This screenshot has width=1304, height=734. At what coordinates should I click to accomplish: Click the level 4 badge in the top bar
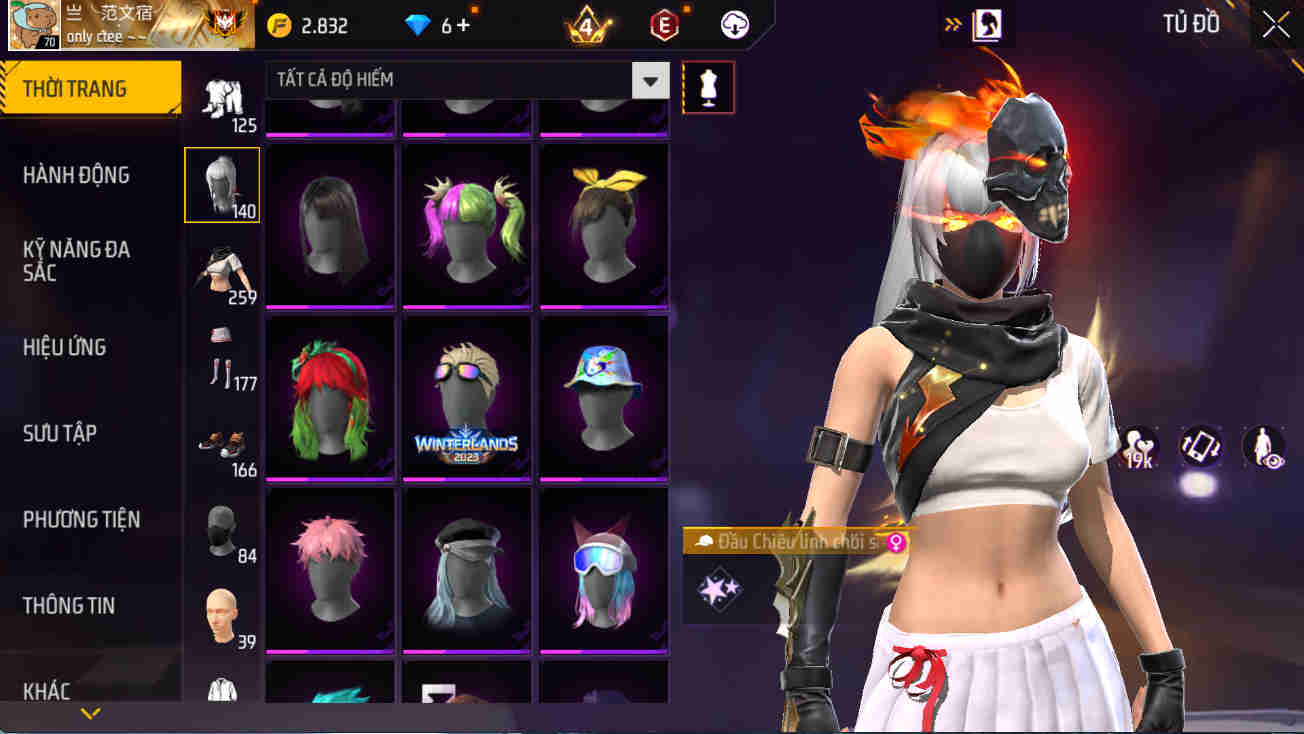pos(588,25)
